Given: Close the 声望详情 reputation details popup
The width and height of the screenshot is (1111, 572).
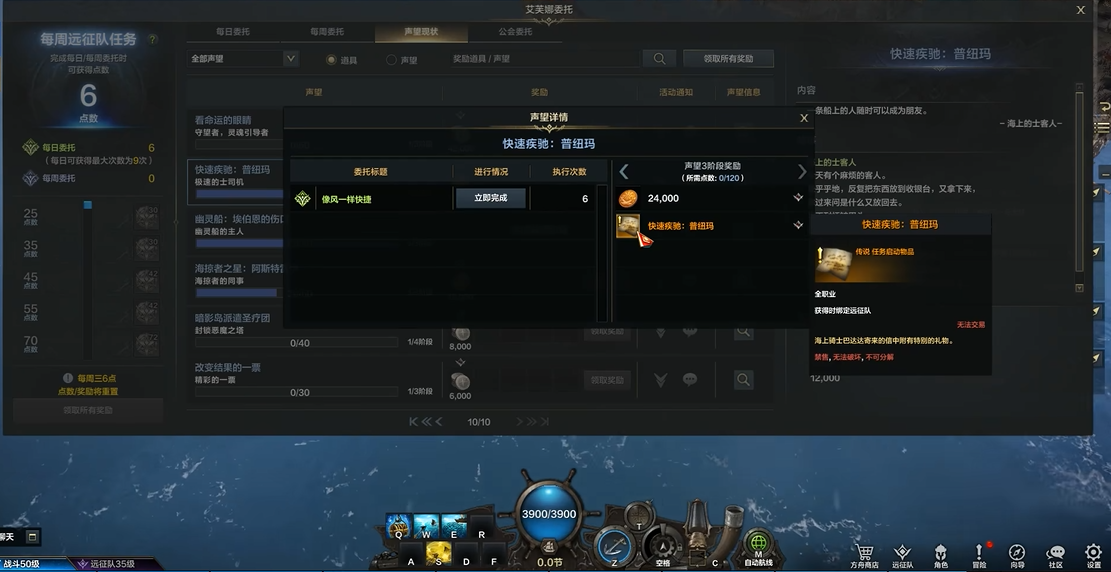Looking at the screenshot, I should coord(804,118).
